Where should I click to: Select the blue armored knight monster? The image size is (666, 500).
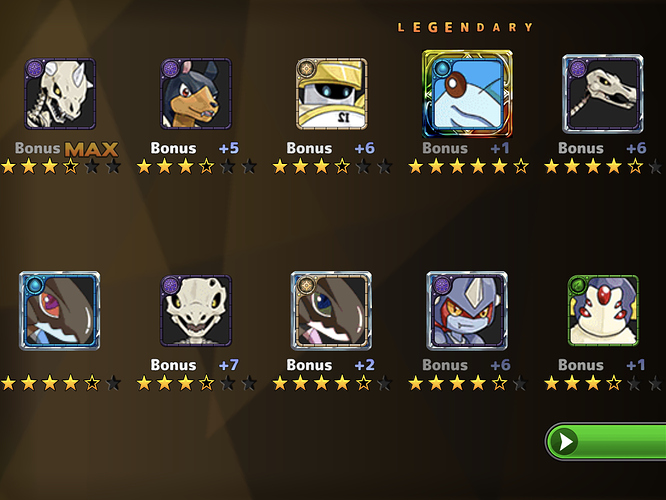pyautogui.click(x=467, y=310)
